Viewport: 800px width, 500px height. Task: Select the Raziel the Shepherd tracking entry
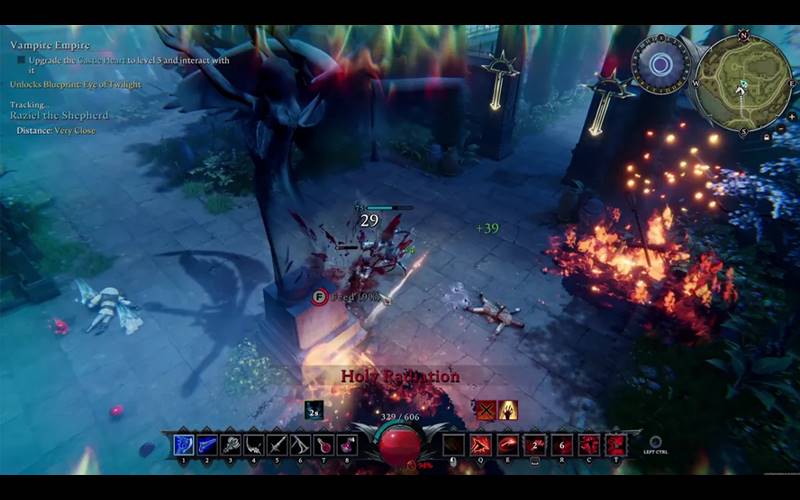pos(58,116)
